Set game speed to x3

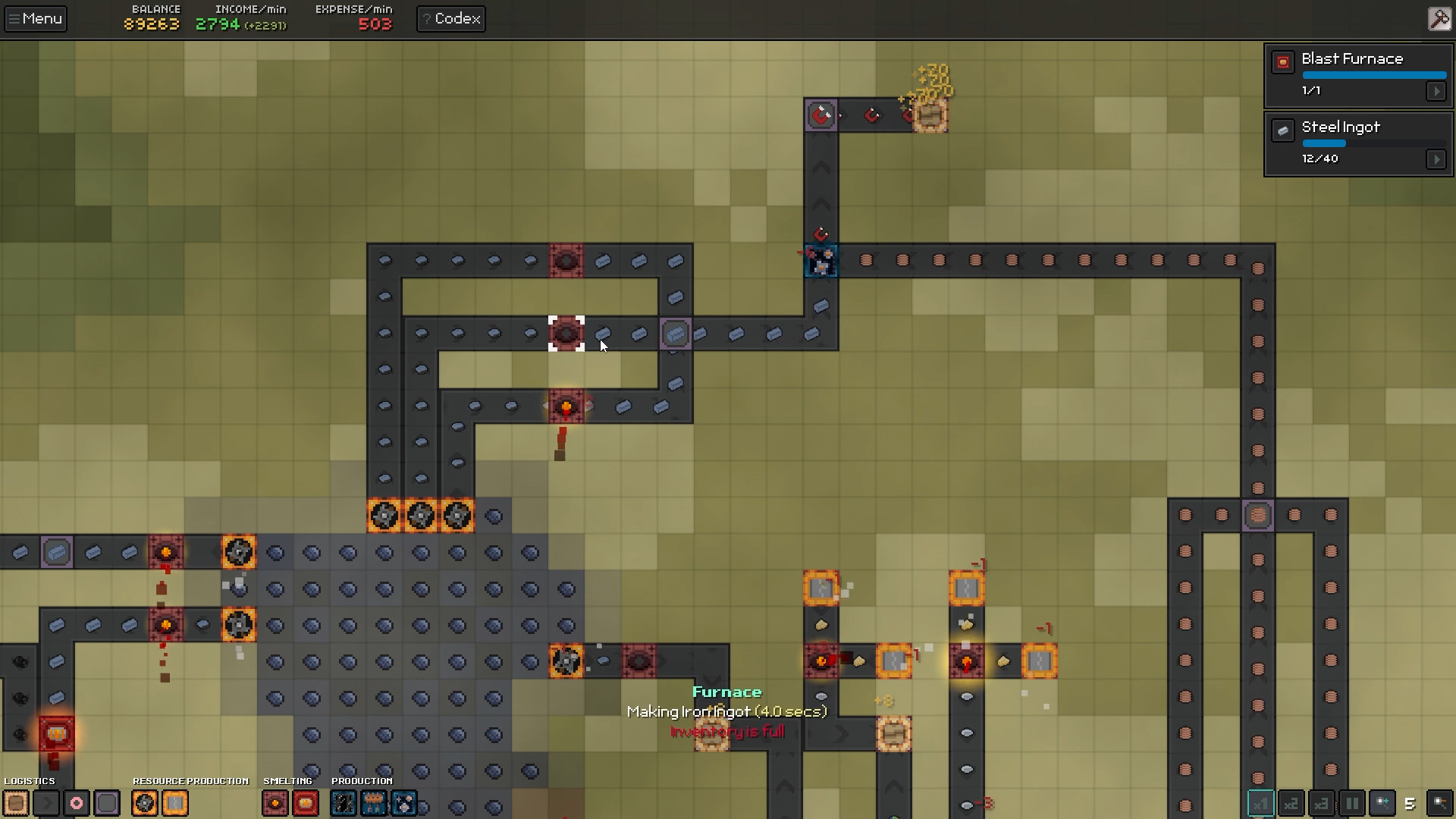1321,804
